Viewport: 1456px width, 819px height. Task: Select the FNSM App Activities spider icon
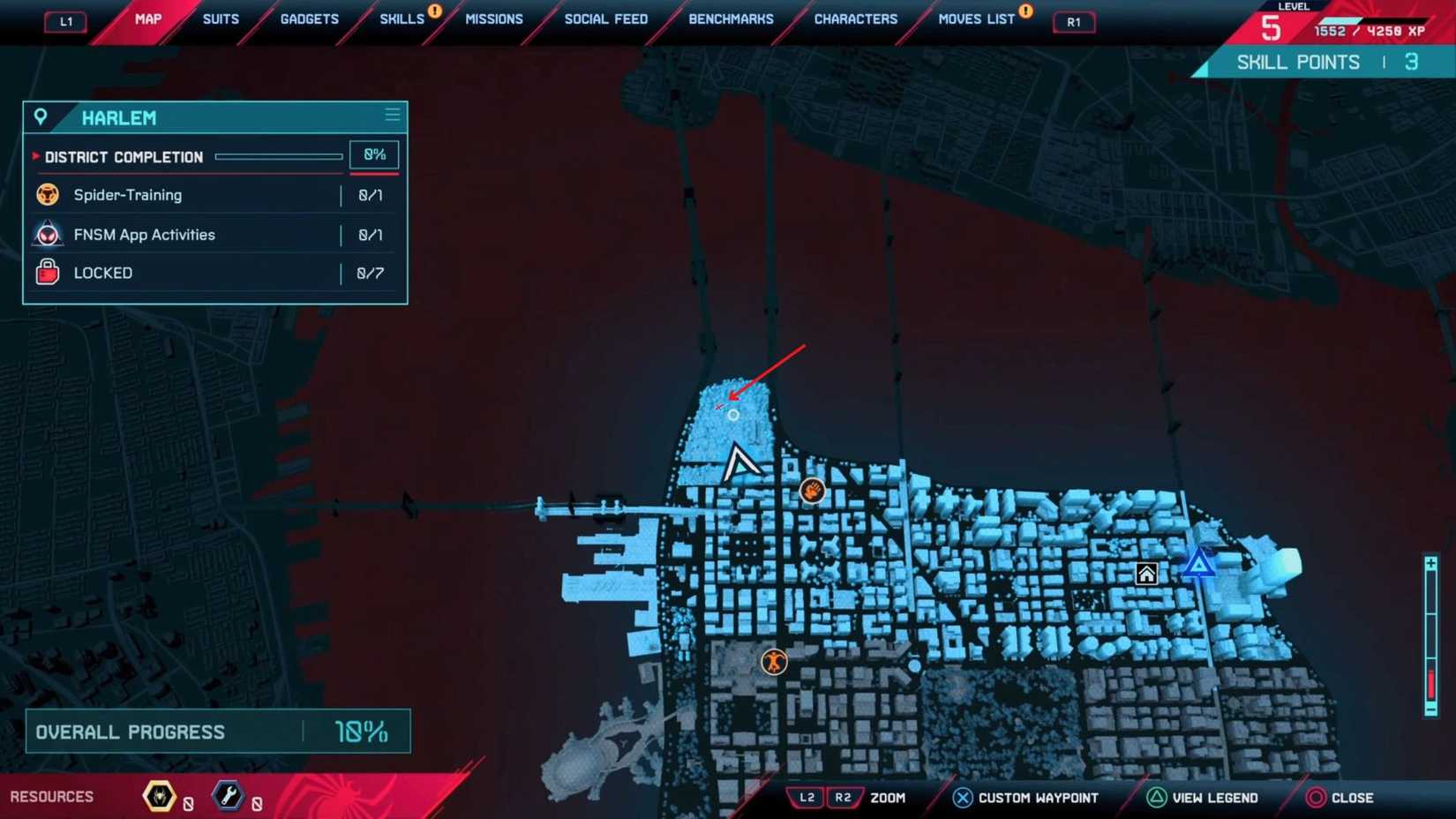tap(49, 235)
